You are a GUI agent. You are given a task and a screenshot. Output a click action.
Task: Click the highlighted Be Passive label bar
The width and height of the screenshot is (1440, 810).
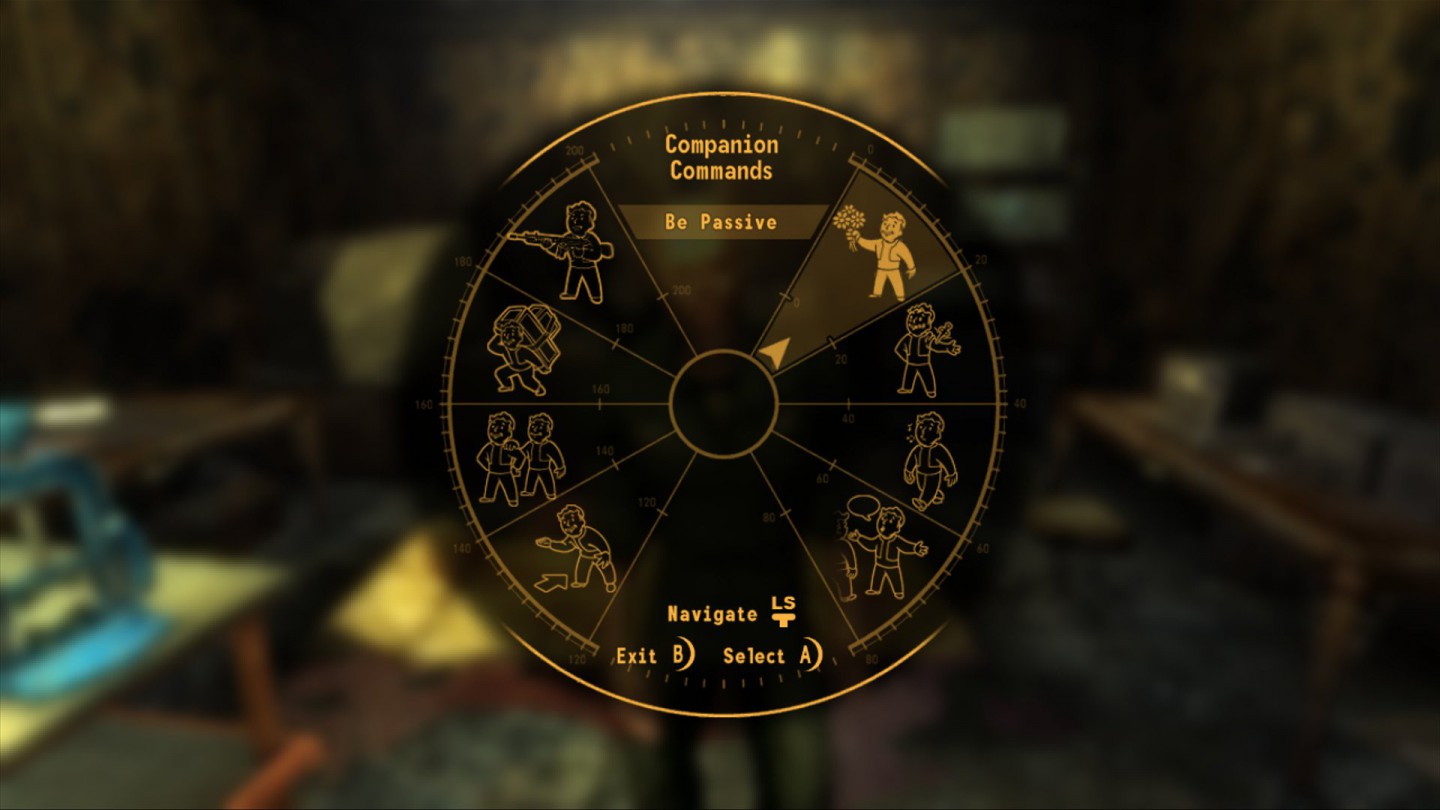[x=723, y=222]
